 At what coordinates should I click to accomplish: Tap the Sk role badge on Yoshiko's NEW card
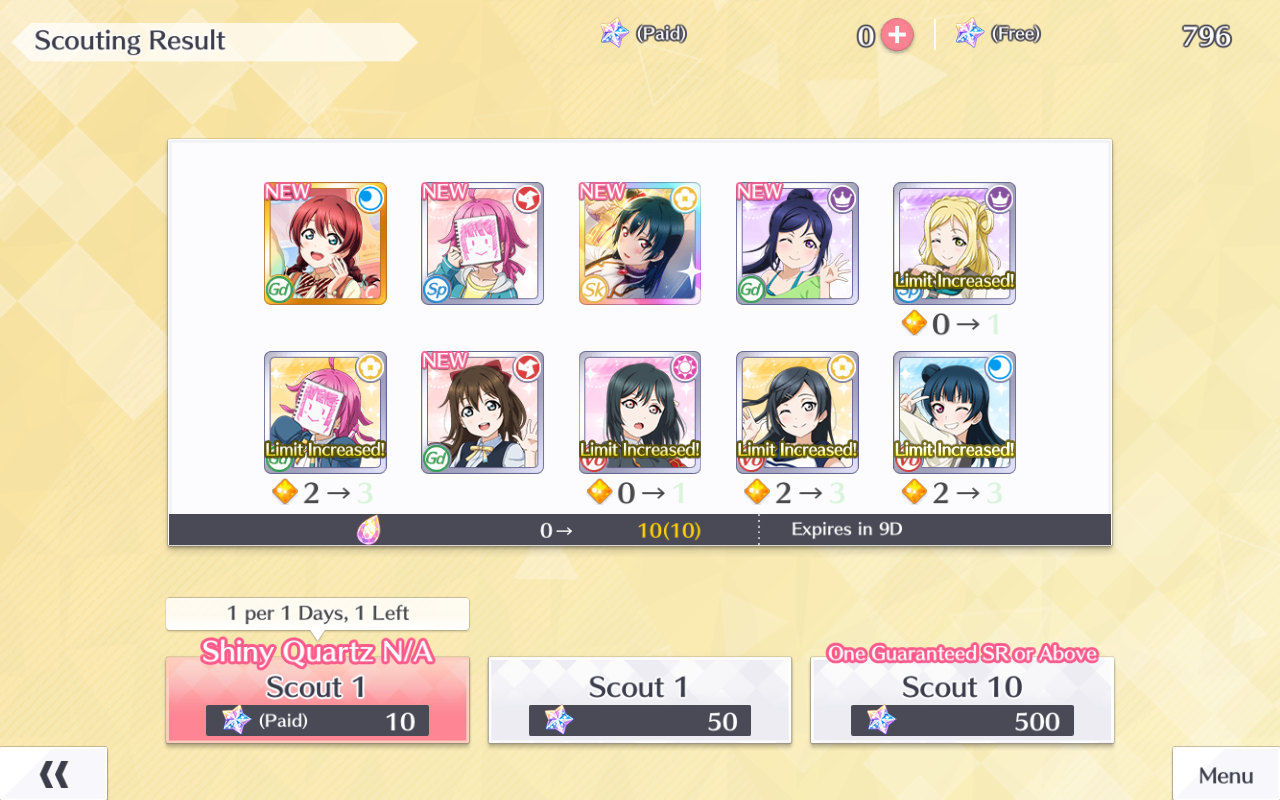click(594, 290)
